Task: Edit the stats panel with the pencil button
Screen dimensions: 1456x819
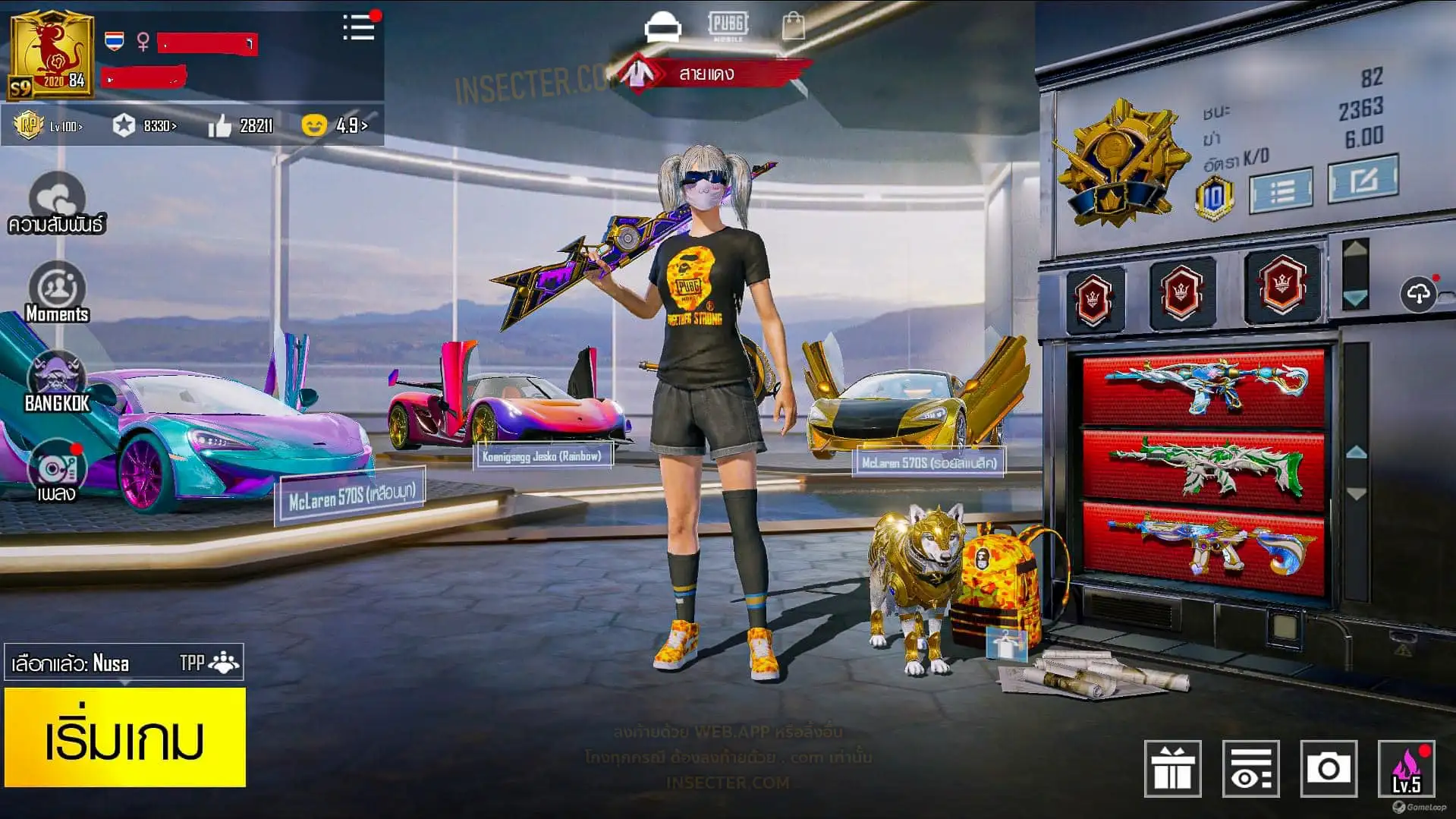Action: (x=1363, y=179)
